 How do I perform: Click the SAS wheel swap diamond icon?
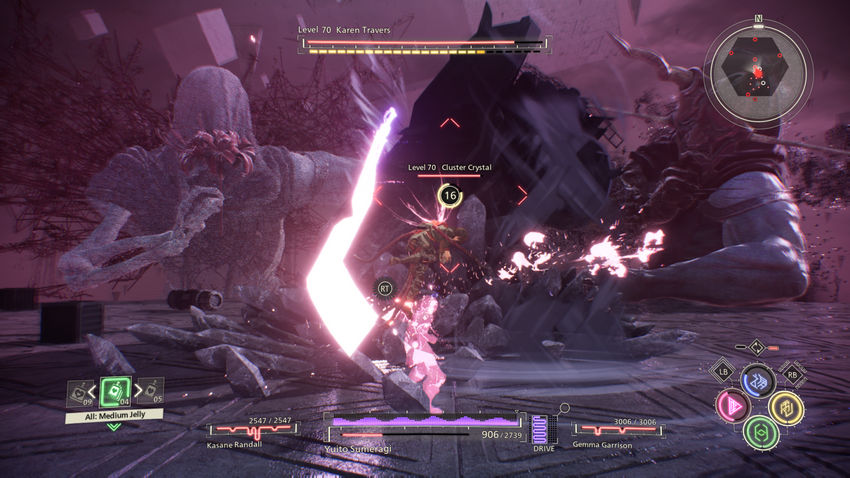757,347
